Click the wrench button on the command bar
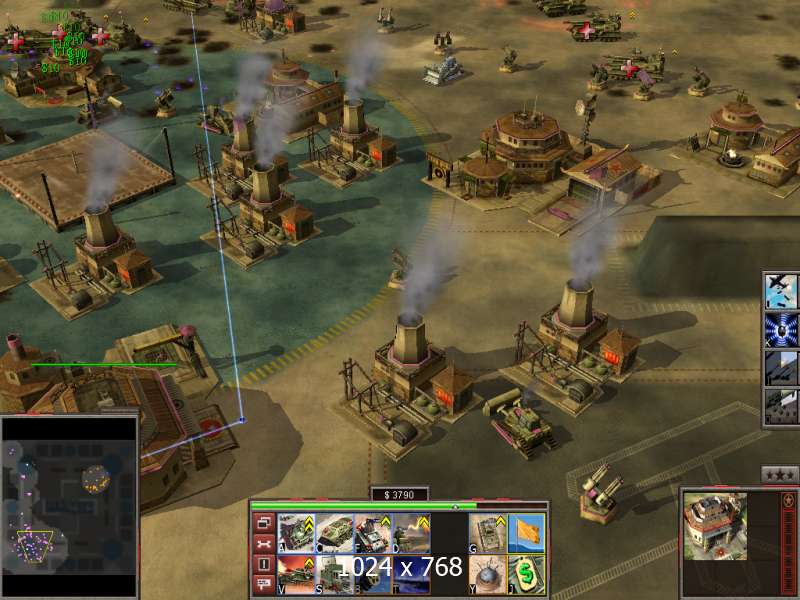Screen dimensions: 800x600 (x=264, y=543)
